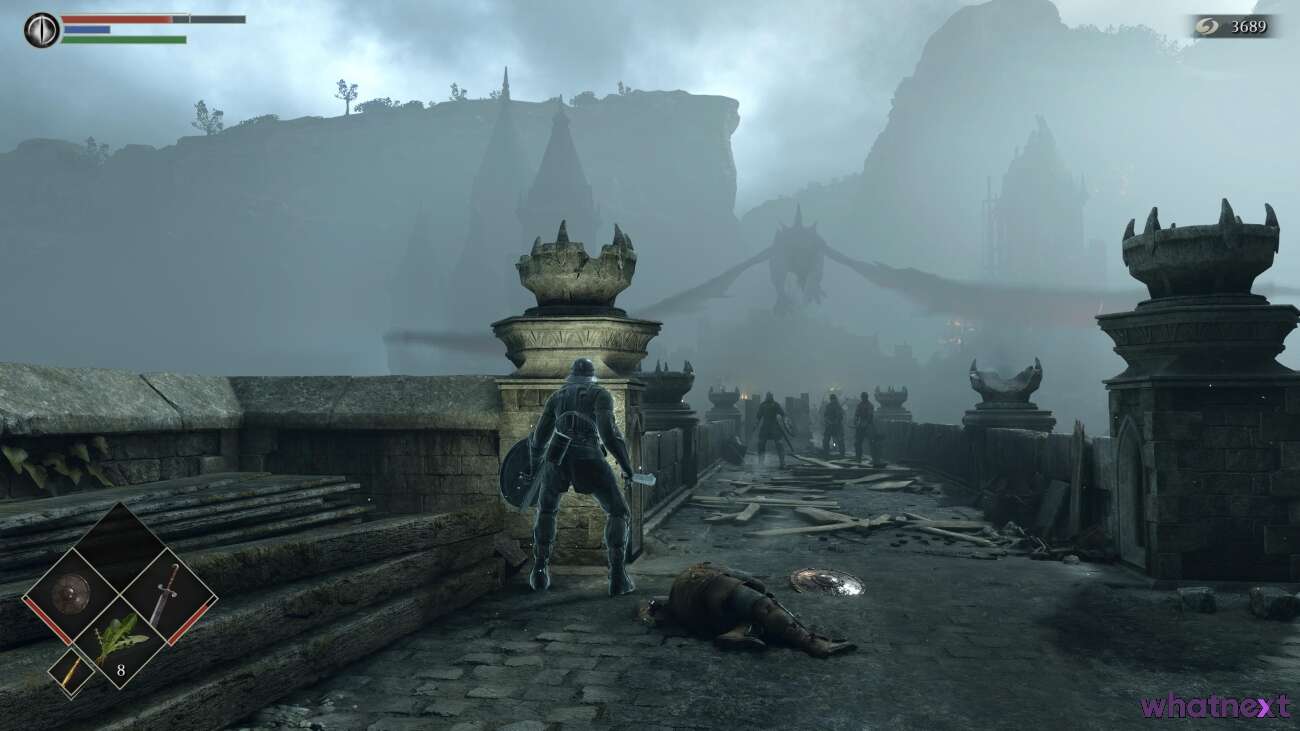Click the soul currency icon beside 3689
This screenshot has width=1300, height=731.
(1208, 27)
